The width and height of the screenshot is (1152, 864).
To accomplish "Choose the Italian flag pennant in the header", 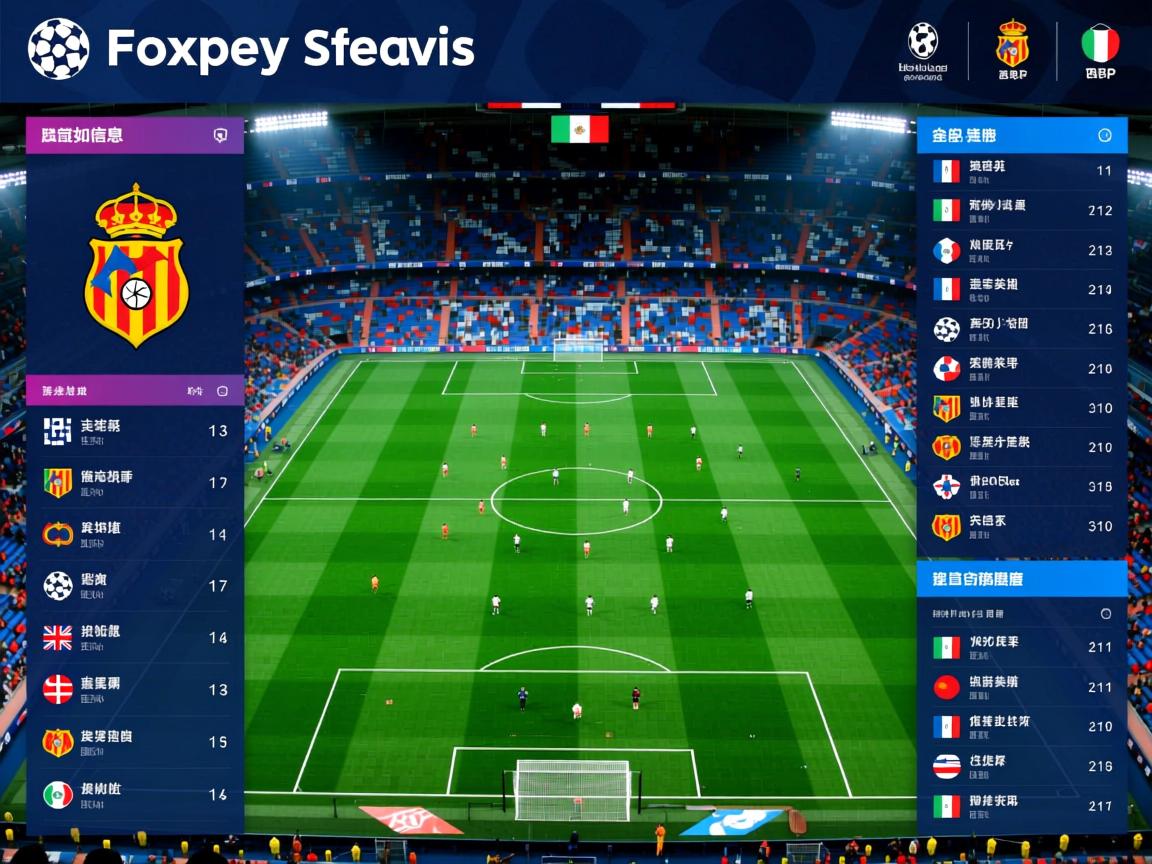I will tap(1100, 44).
